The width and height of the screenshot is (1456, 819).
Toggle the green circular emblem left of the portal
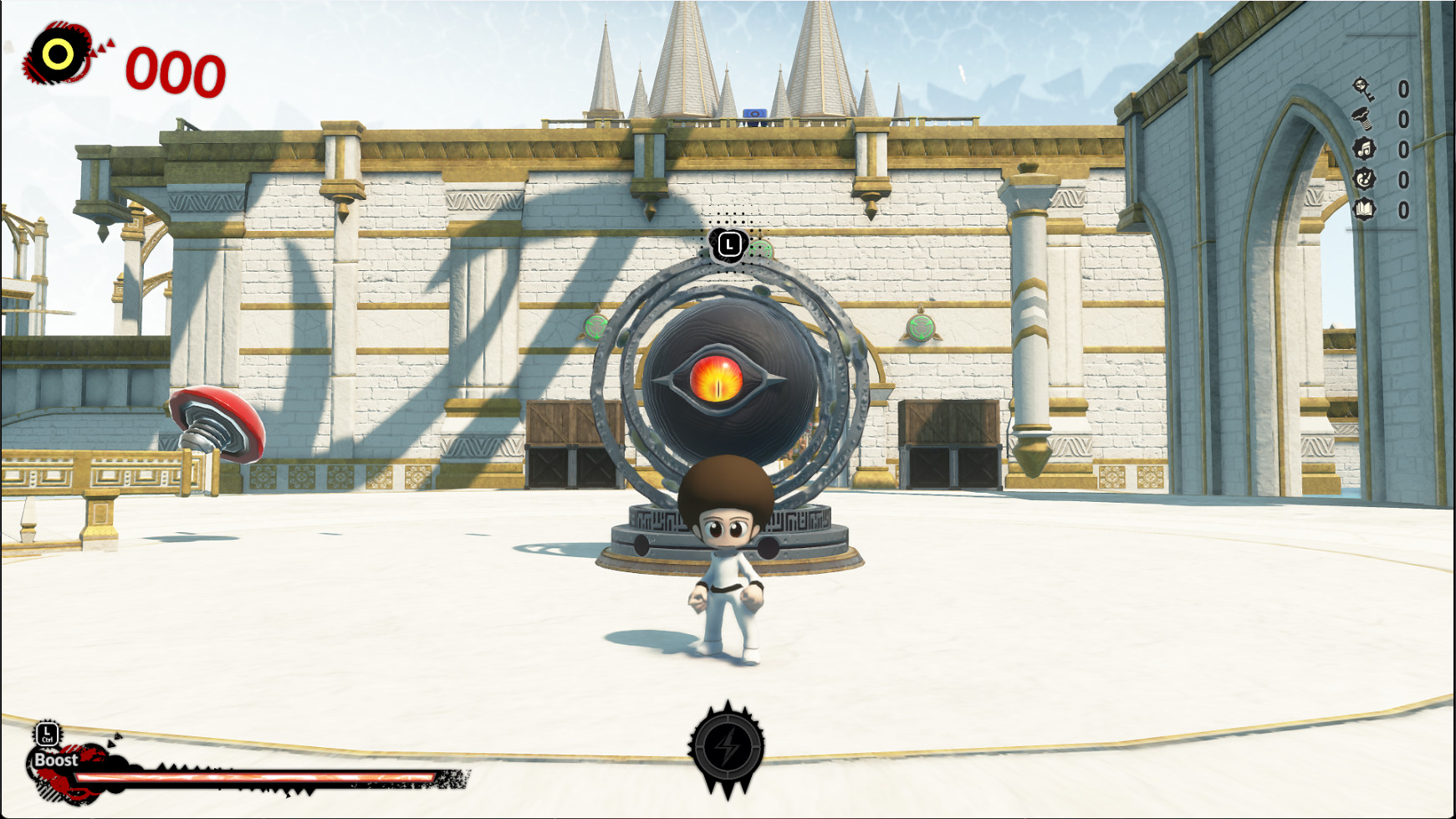tap(595, 326)
